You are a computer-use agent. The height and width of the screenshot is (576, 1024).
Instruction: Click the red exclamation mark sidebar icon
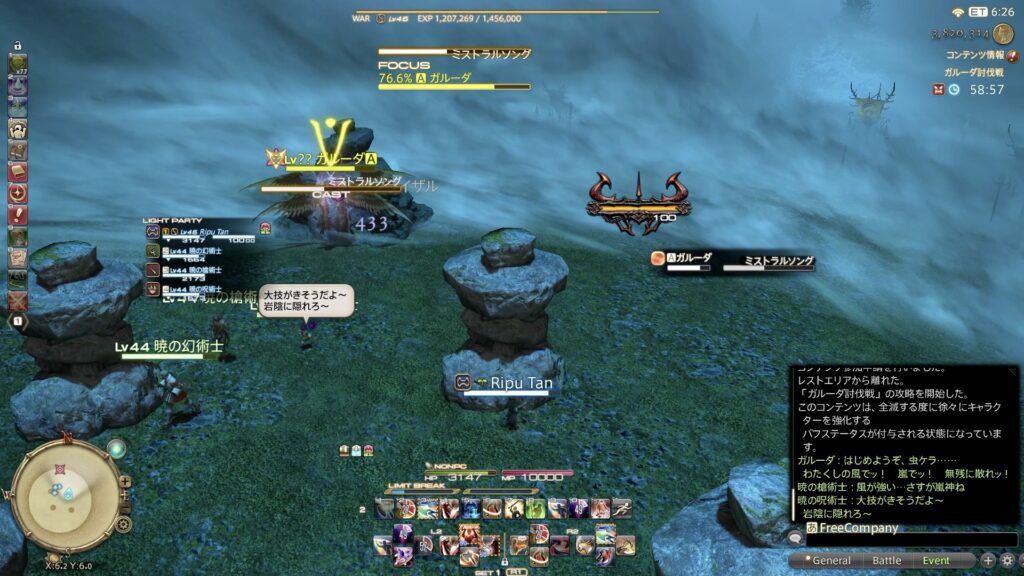pyautogui.click(x=18, y=214)
